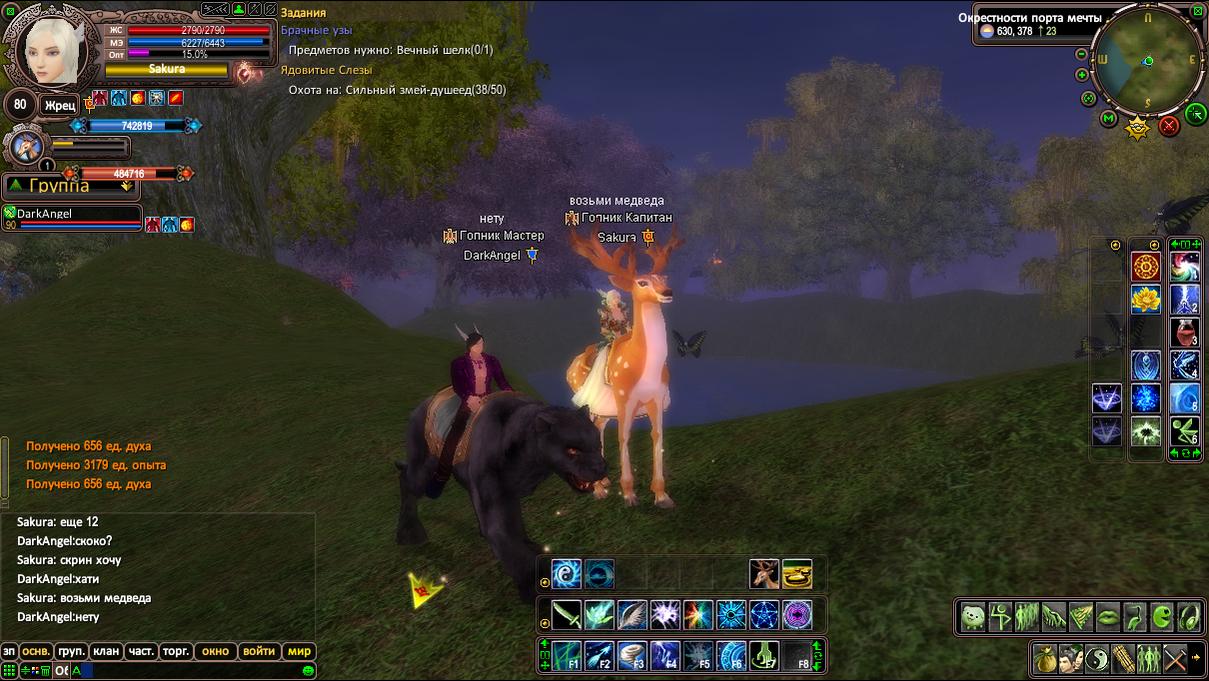Click the chat text input field

click(x=190, y=670)
